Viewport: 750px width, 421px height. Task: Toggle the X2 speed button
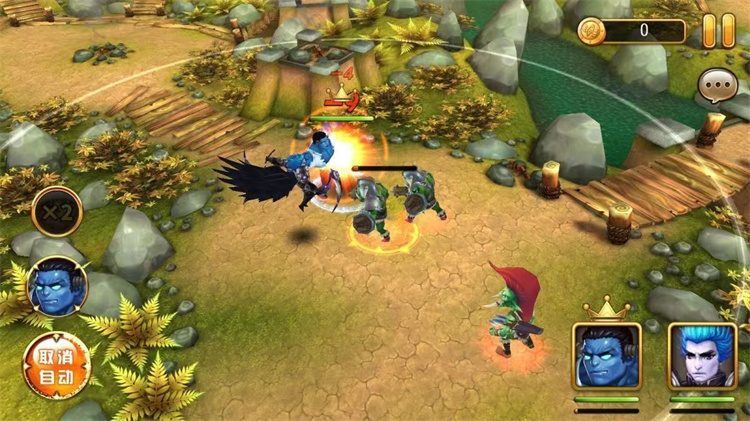click(56, 212)
